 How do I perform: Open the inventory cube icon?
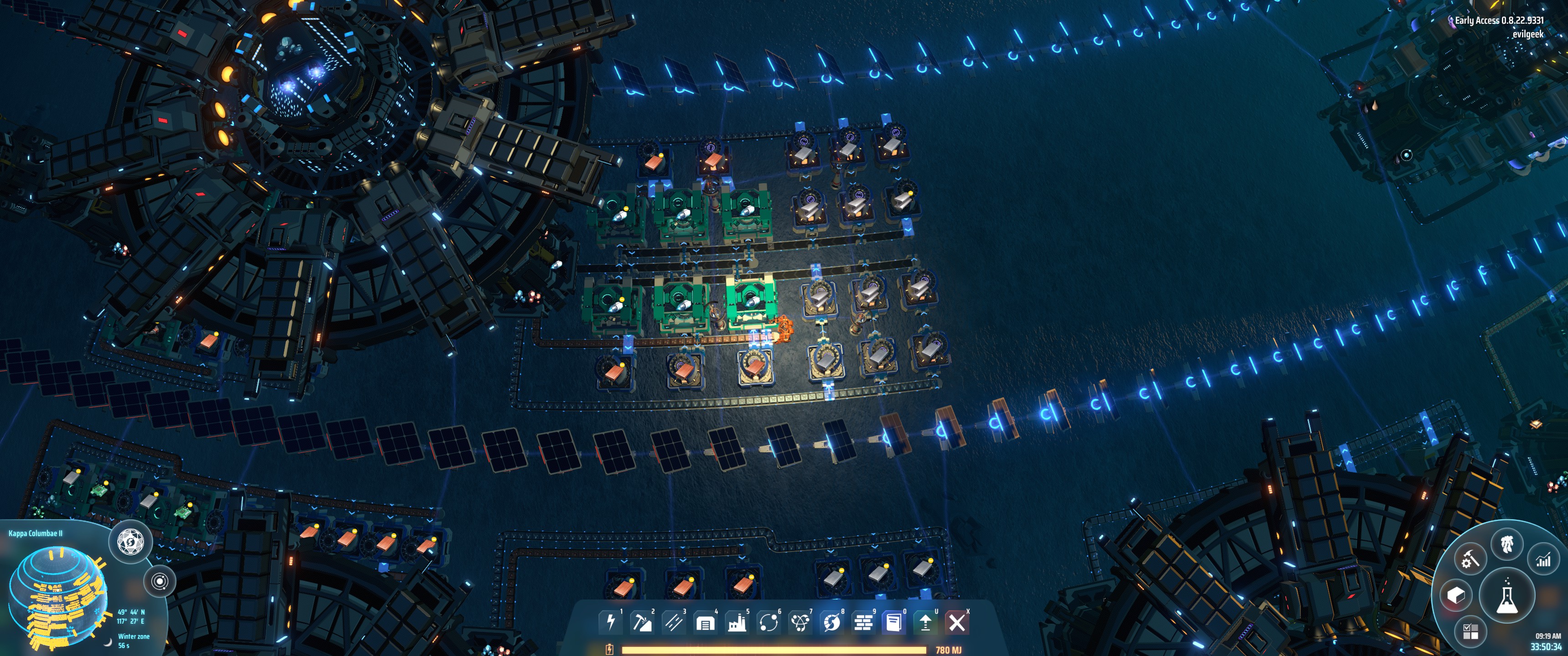click(x=1456, y=595)
